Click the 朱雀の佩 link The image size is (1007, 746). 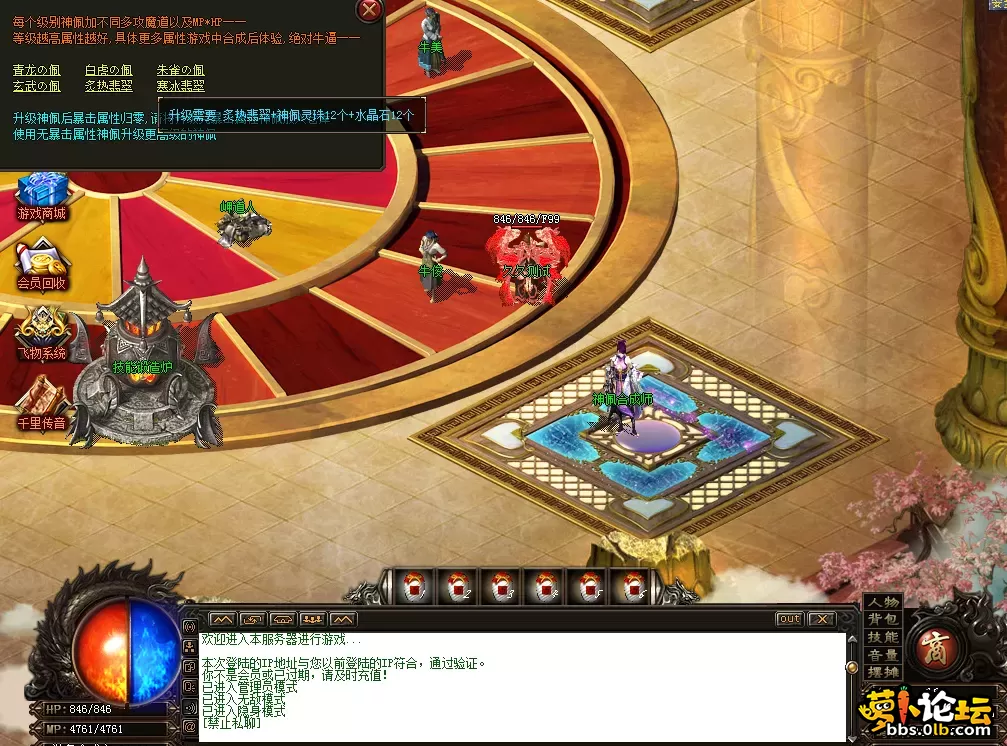click(x=180, y=70)
